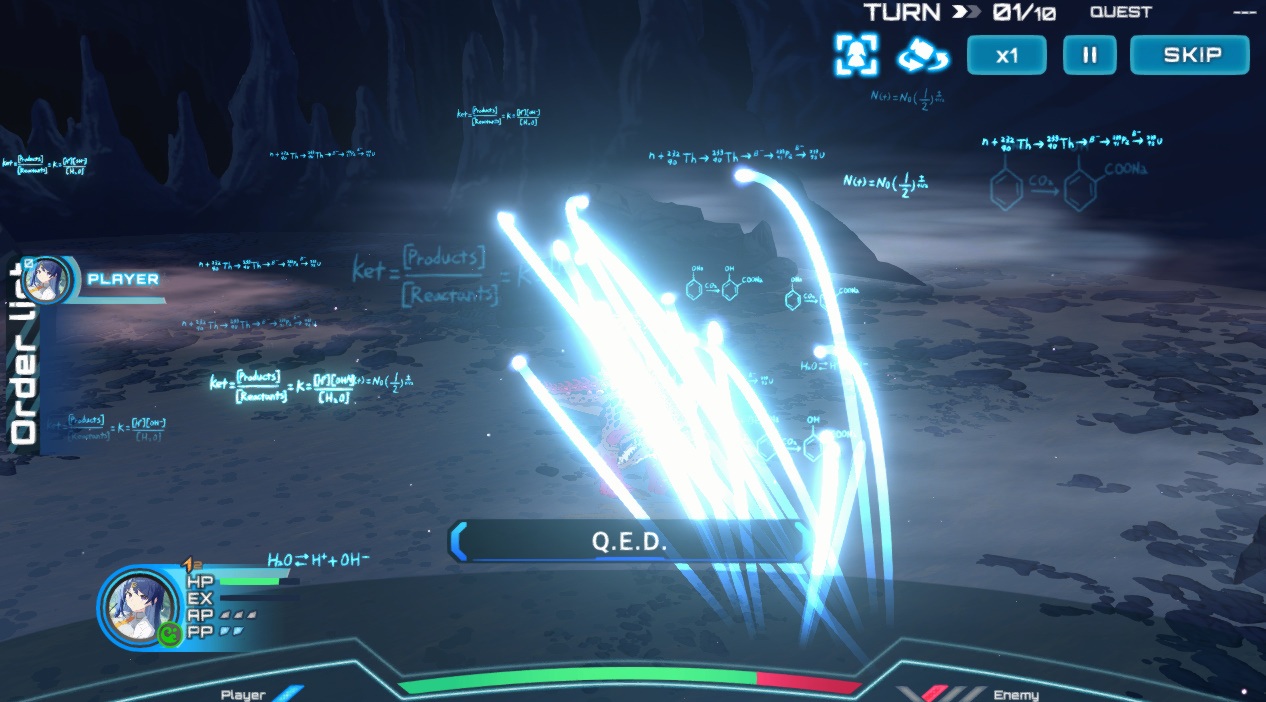The height and width of the screenshot is (702, 1266).
Task: Skip the battle animation with SKIP
Action: [x=1189, y=55]
